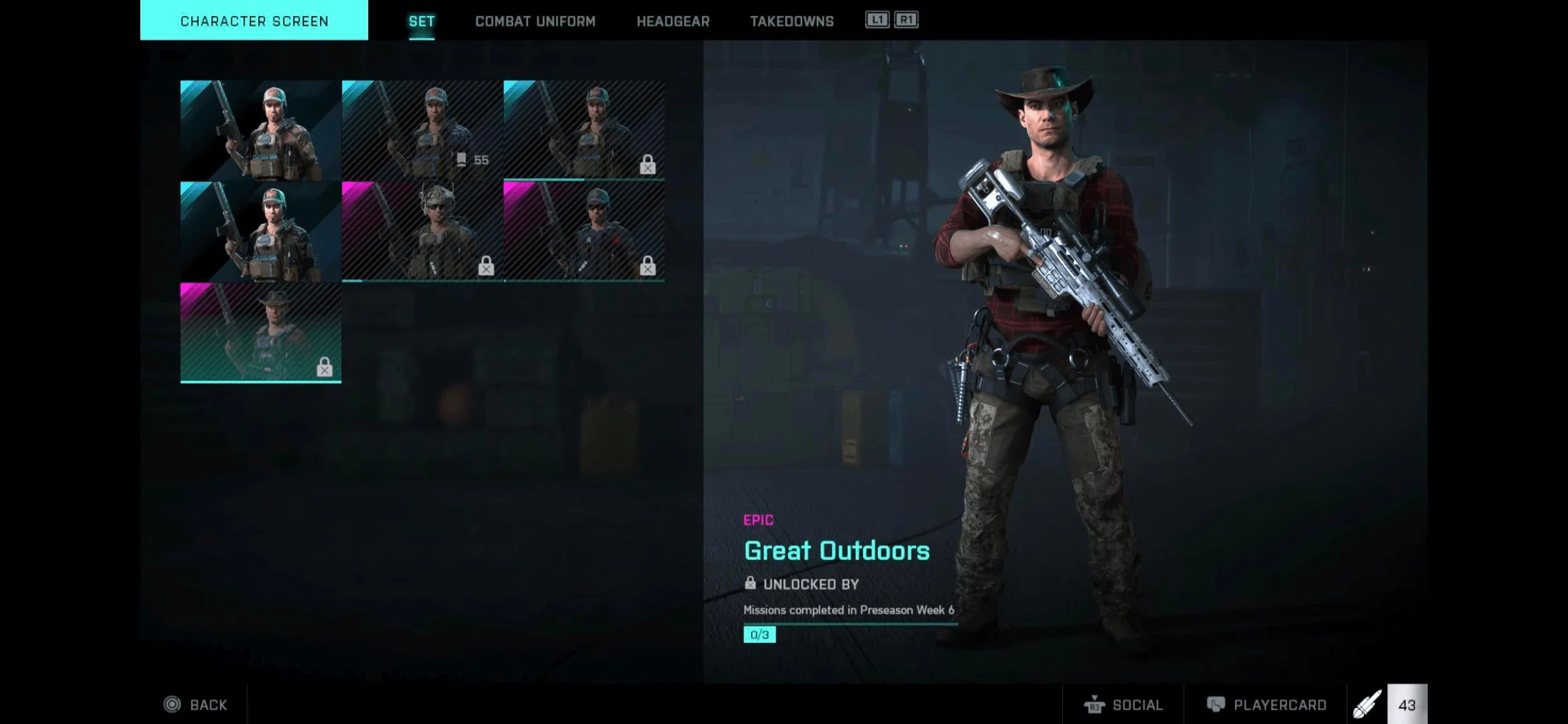
Task: Switch to the Combat Uniform tab
Action: (x=535, y=21)
